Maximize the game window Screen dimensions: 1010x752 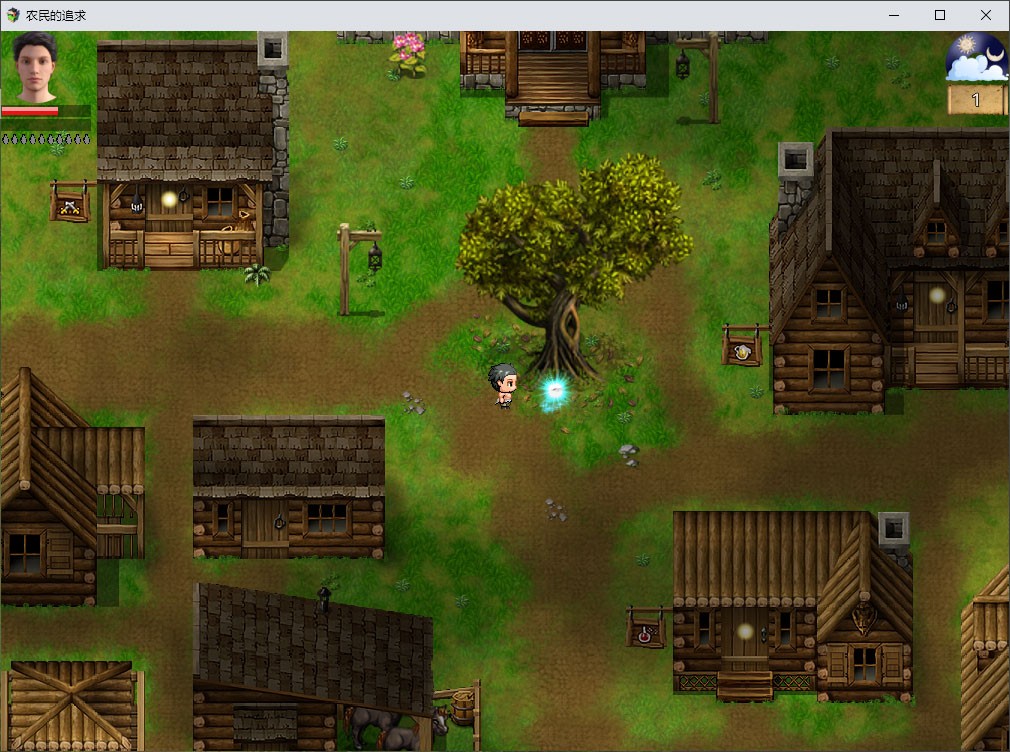[940, 15]
